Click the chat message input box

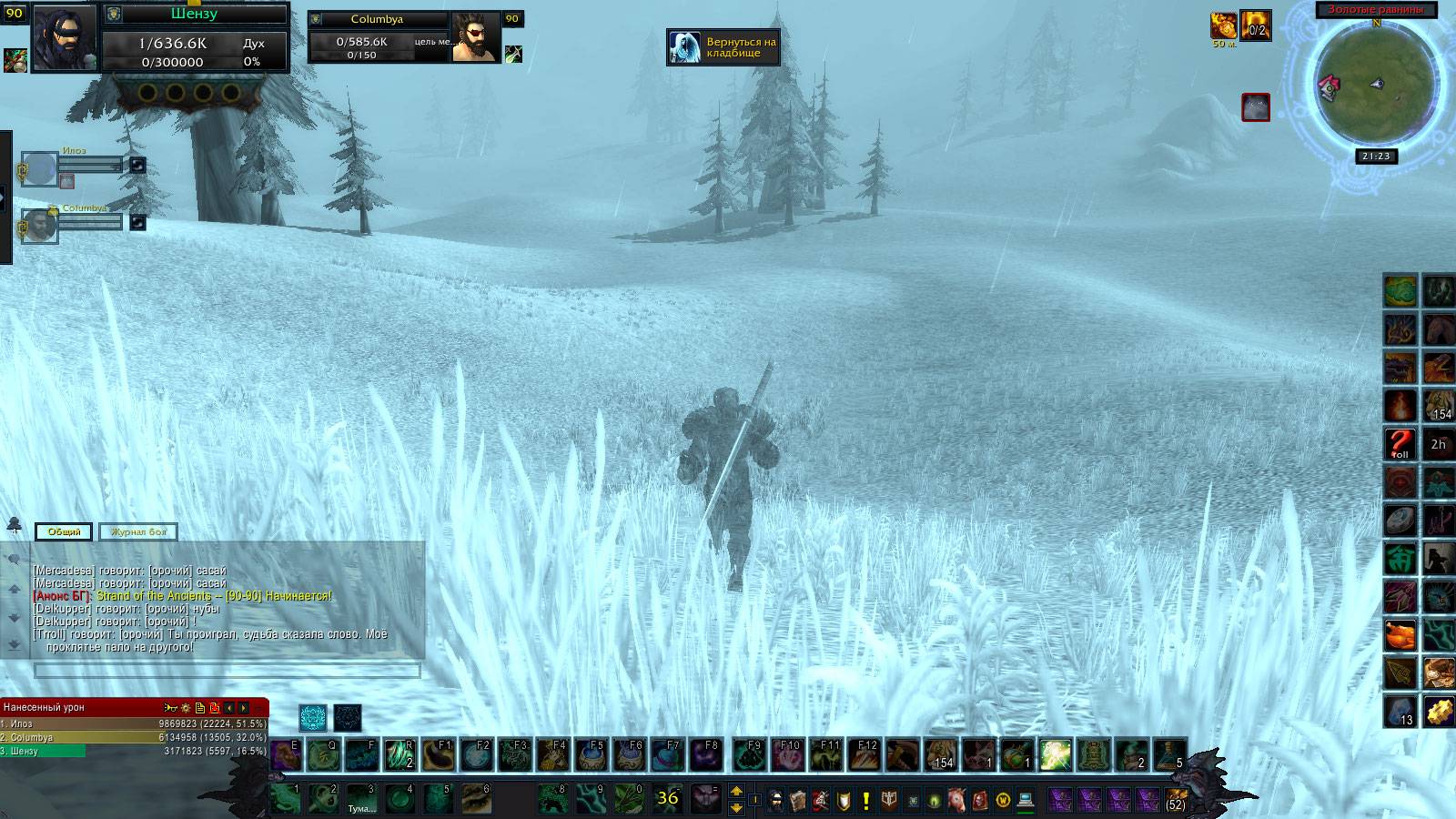click(x=227, y=671)
